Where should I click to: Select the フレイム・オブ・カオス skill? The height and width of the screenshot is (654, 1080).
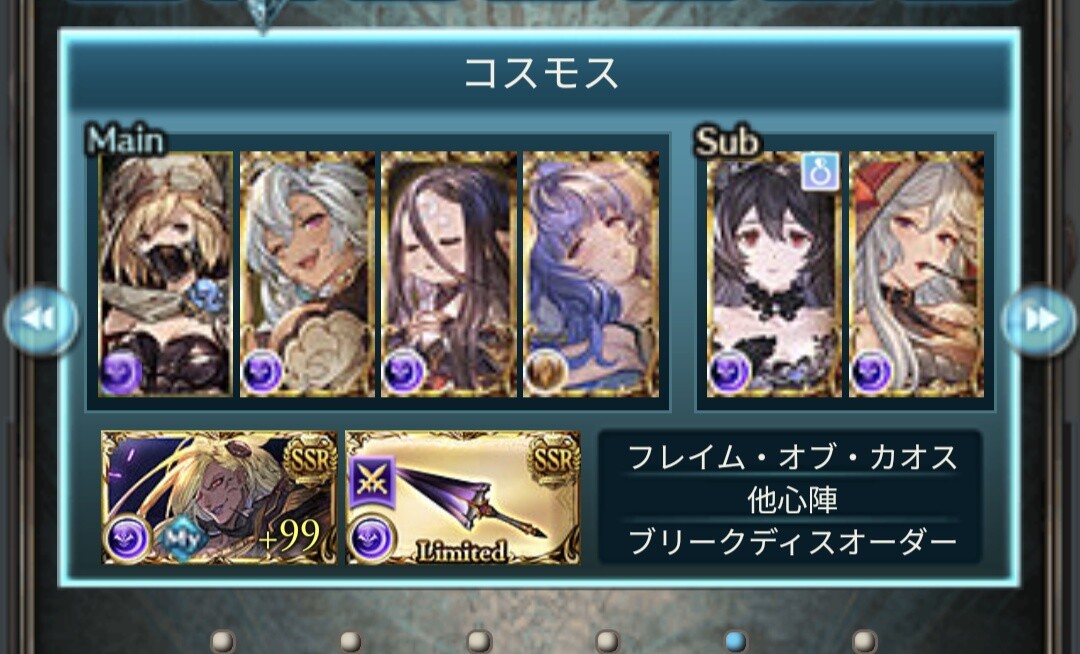pos(791,458)
